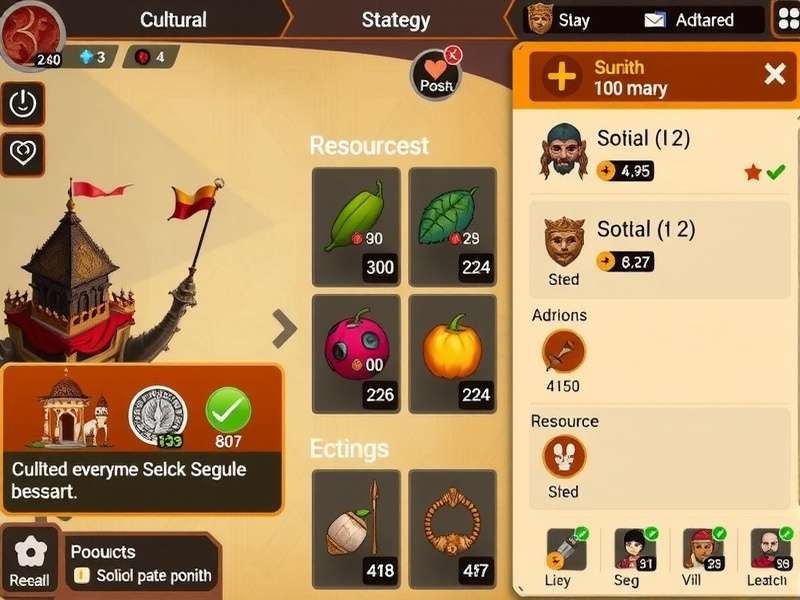Close the Surith side panel
This screenshot has width=800, height=600.
tap(774, 73)
